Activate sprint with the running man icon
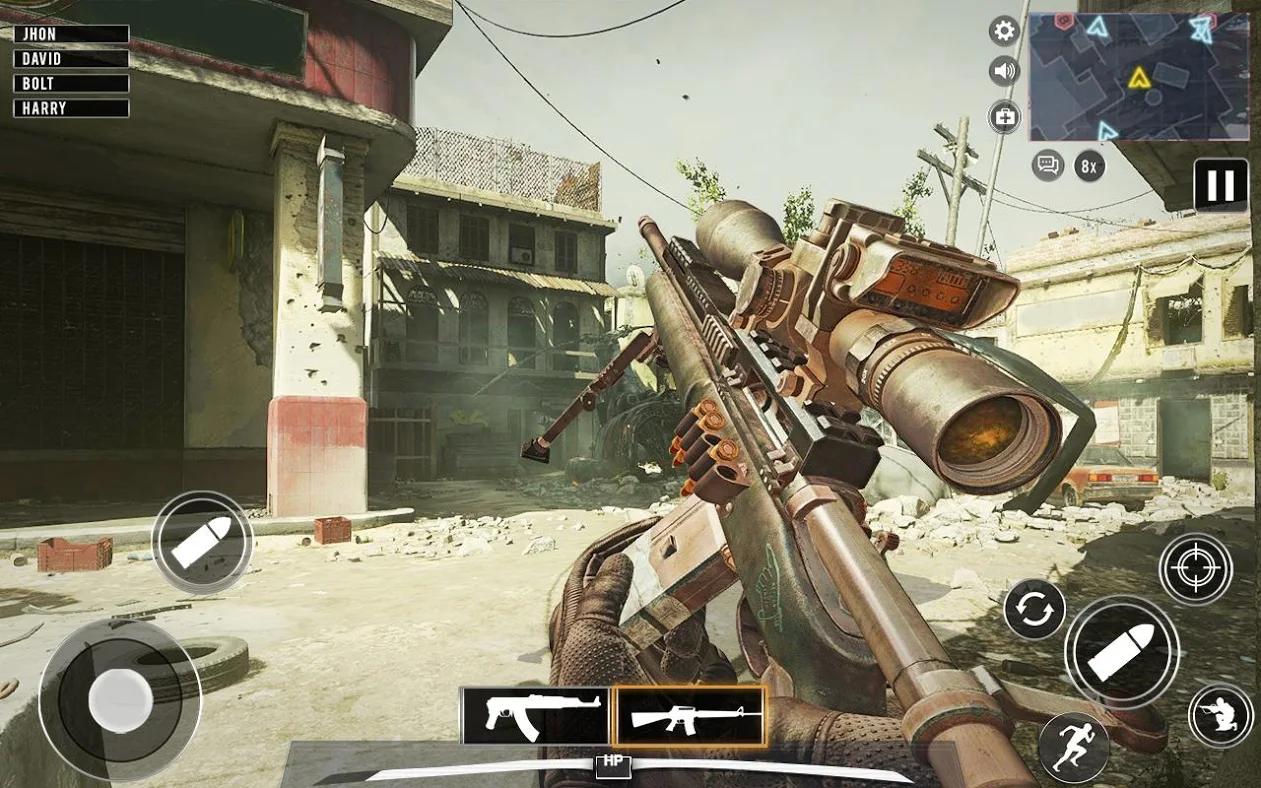 coord(1073,747)
